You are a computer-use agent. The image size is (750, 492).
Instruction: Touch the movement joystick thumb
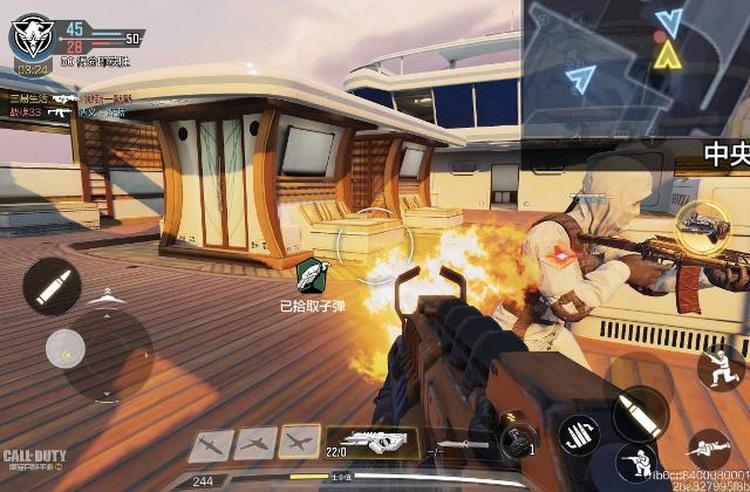[65, 348]
